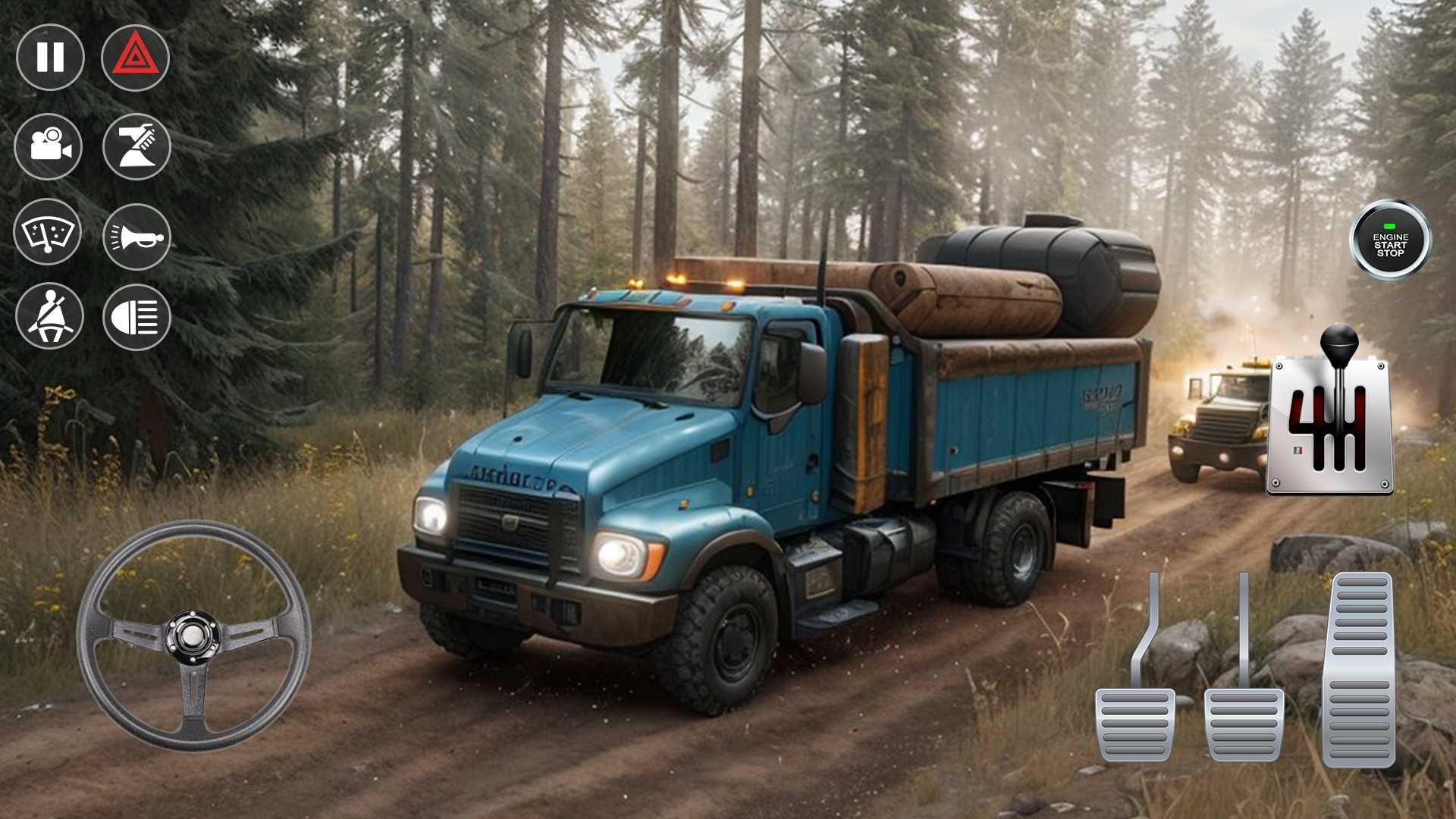Tap the middle brake pedal
The width and height of the screenshot is (1456, 819).
pos(1244,723)
